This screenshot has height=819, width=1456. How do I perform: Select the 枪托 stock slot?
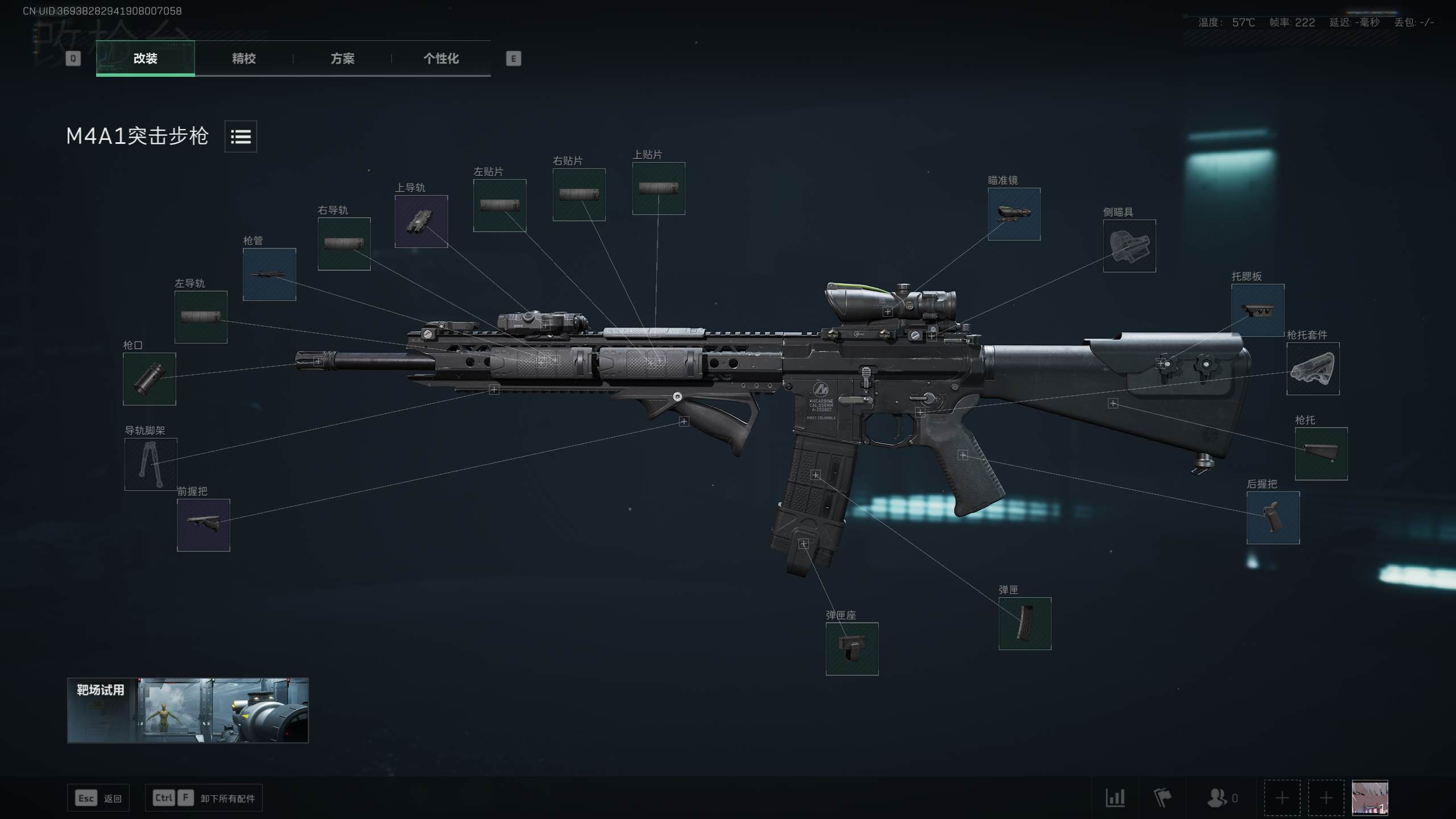coord(1321,453)
